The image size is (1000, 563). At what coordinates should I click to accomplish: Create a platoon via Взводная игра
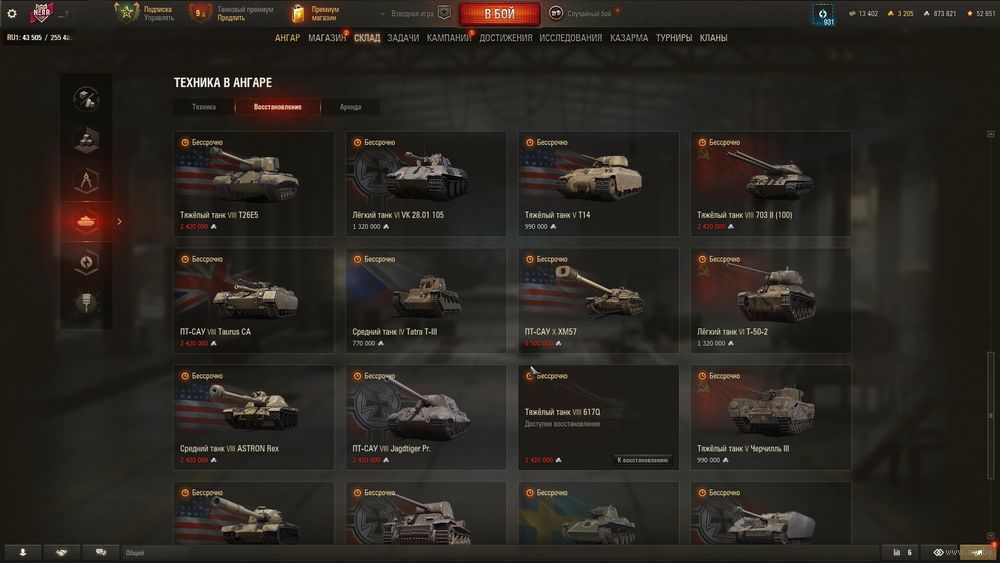pos(412,13)
